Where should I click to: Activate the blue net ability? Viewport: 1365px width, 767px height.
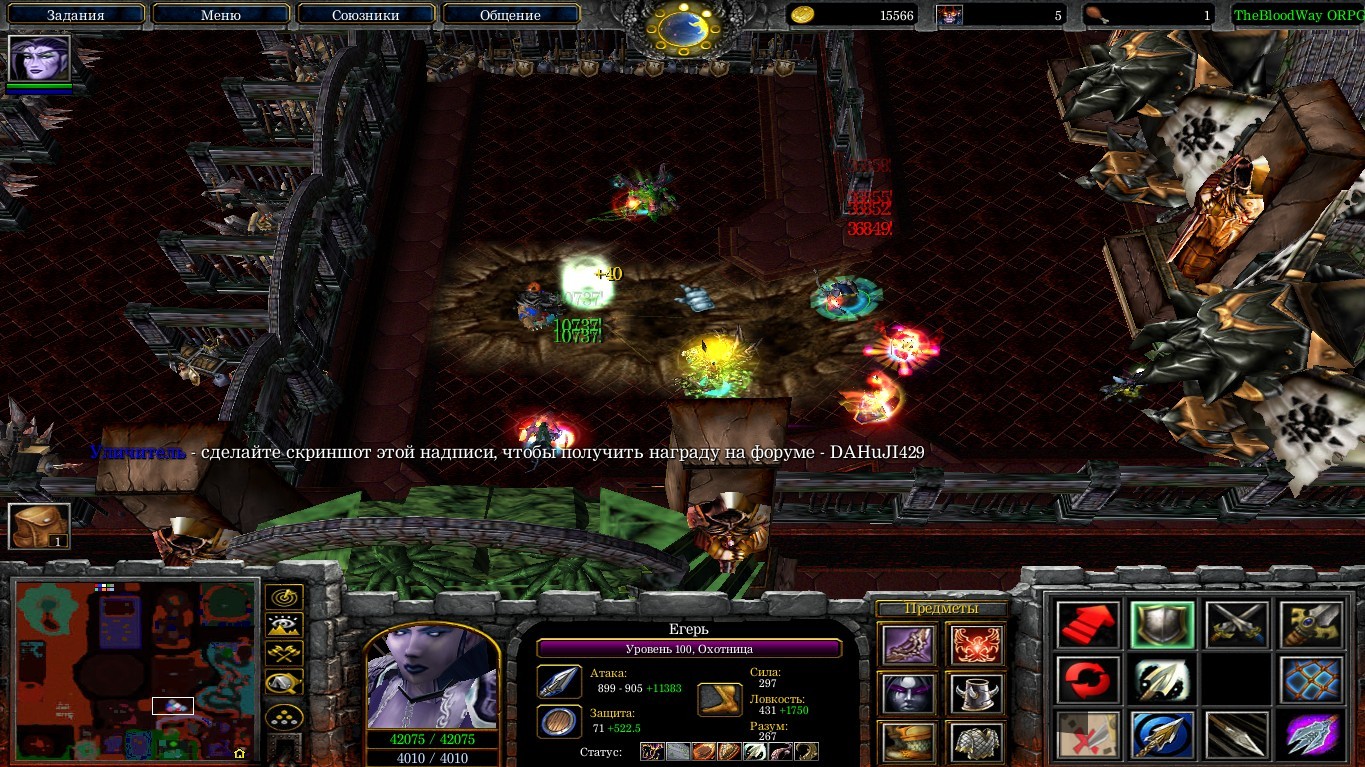(x=1311, y=680)
